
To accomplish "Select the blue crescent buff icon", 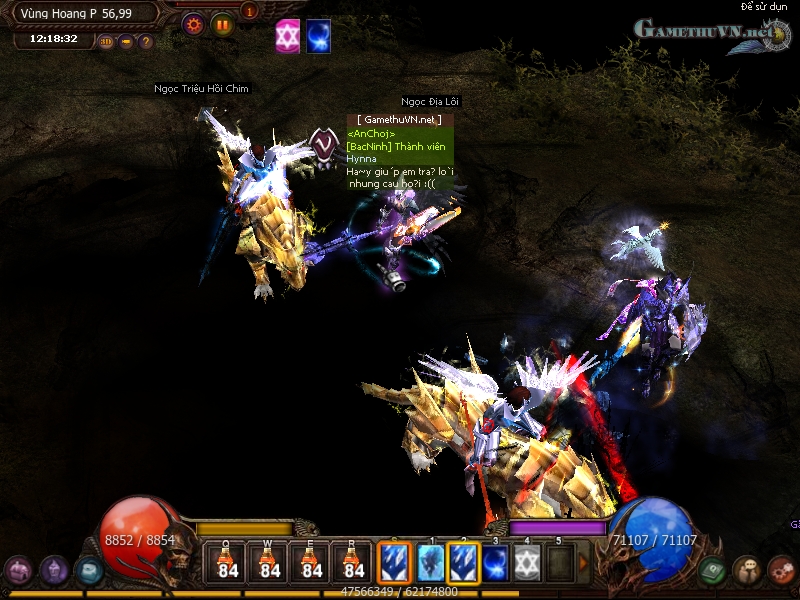I will 319,35.
